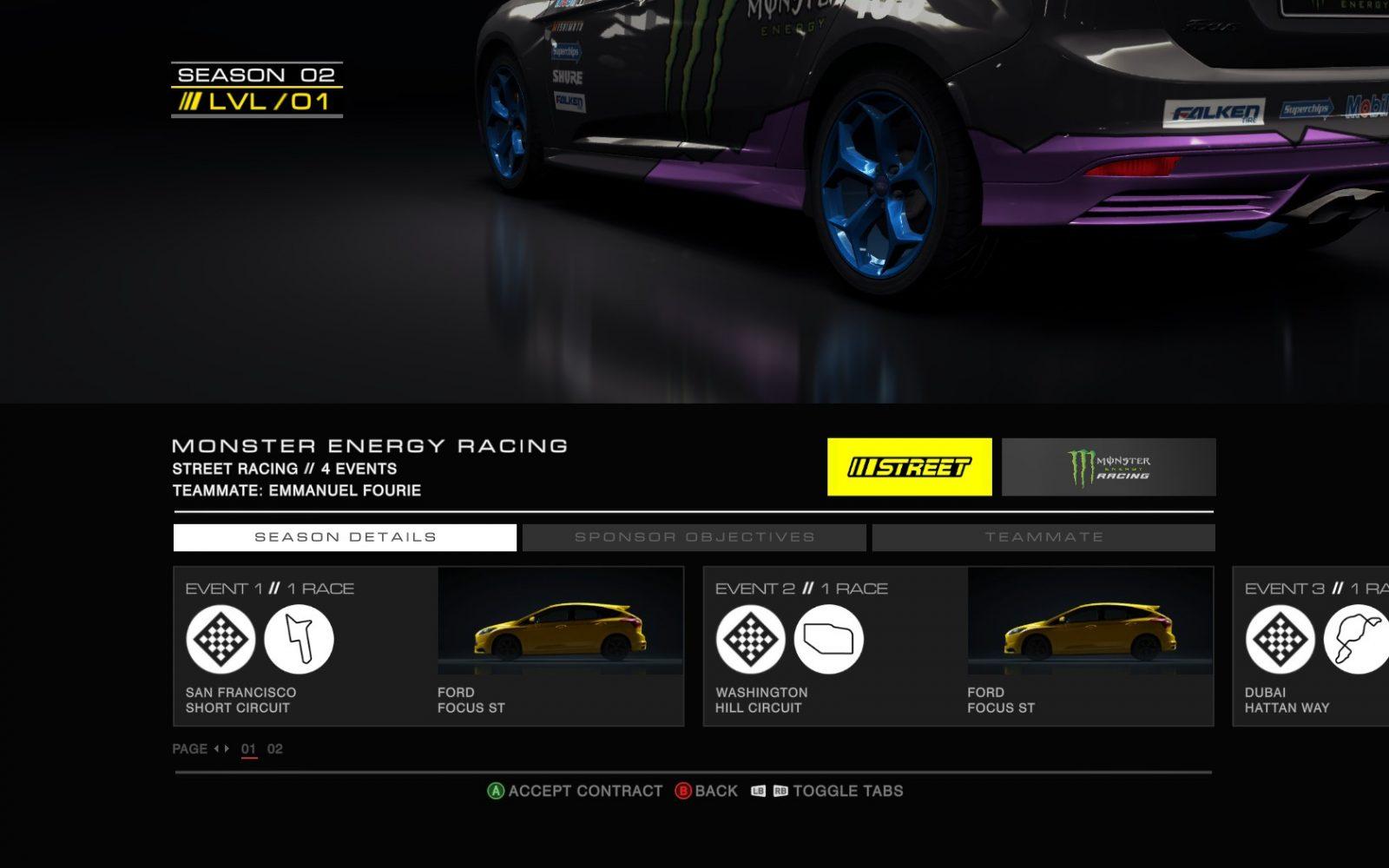Click the Washington Hill Circuit track layout icon

tap(828, 640)
